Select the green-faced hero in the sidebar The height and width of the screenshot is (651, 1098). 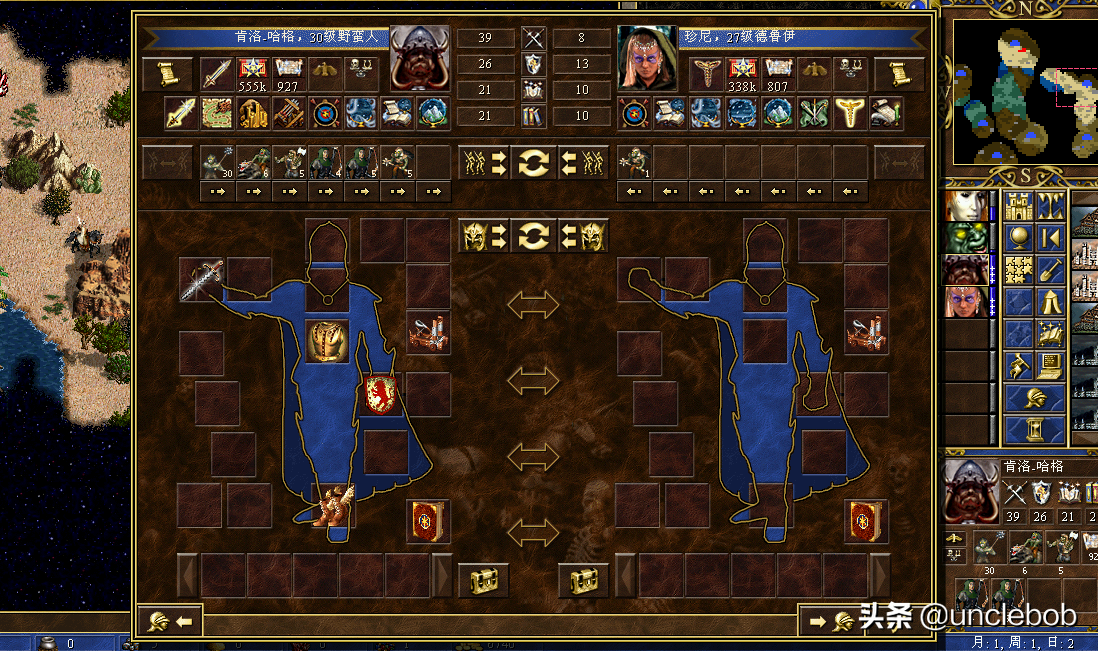click(966, 238)
